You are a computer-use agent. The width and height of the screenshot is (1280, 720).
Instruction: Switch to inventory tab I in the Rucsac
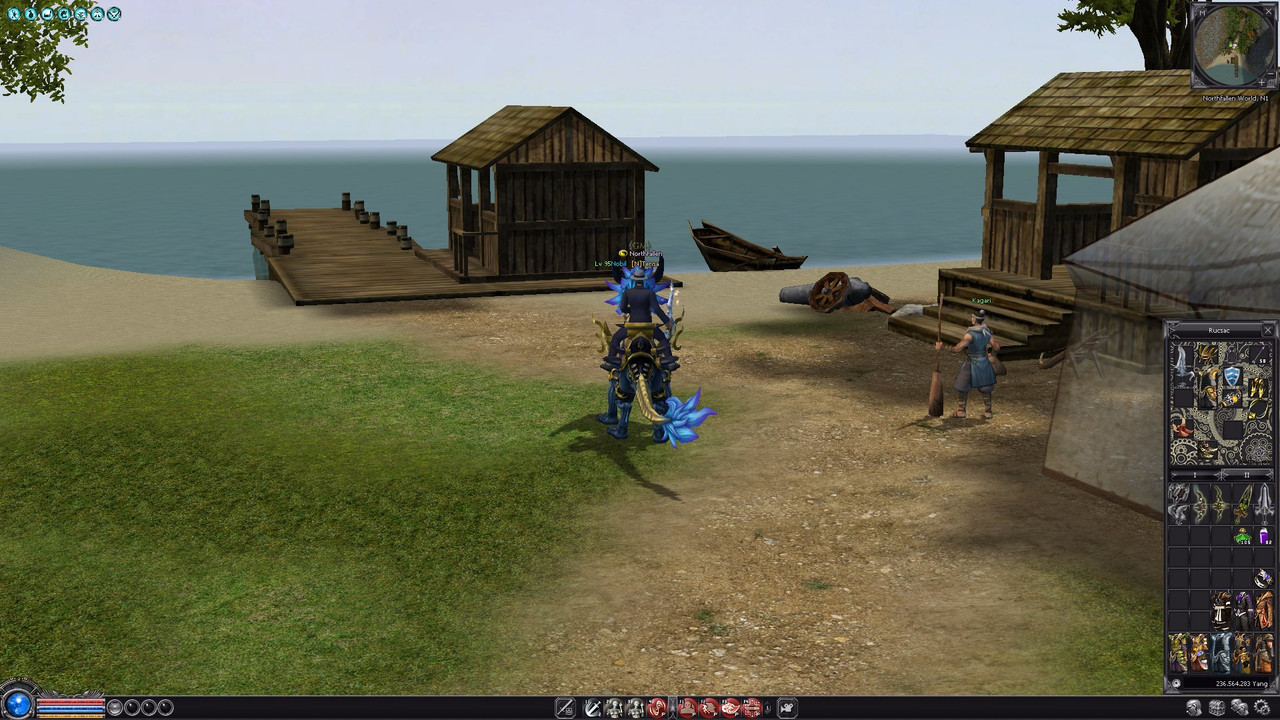coord(1196,475)
